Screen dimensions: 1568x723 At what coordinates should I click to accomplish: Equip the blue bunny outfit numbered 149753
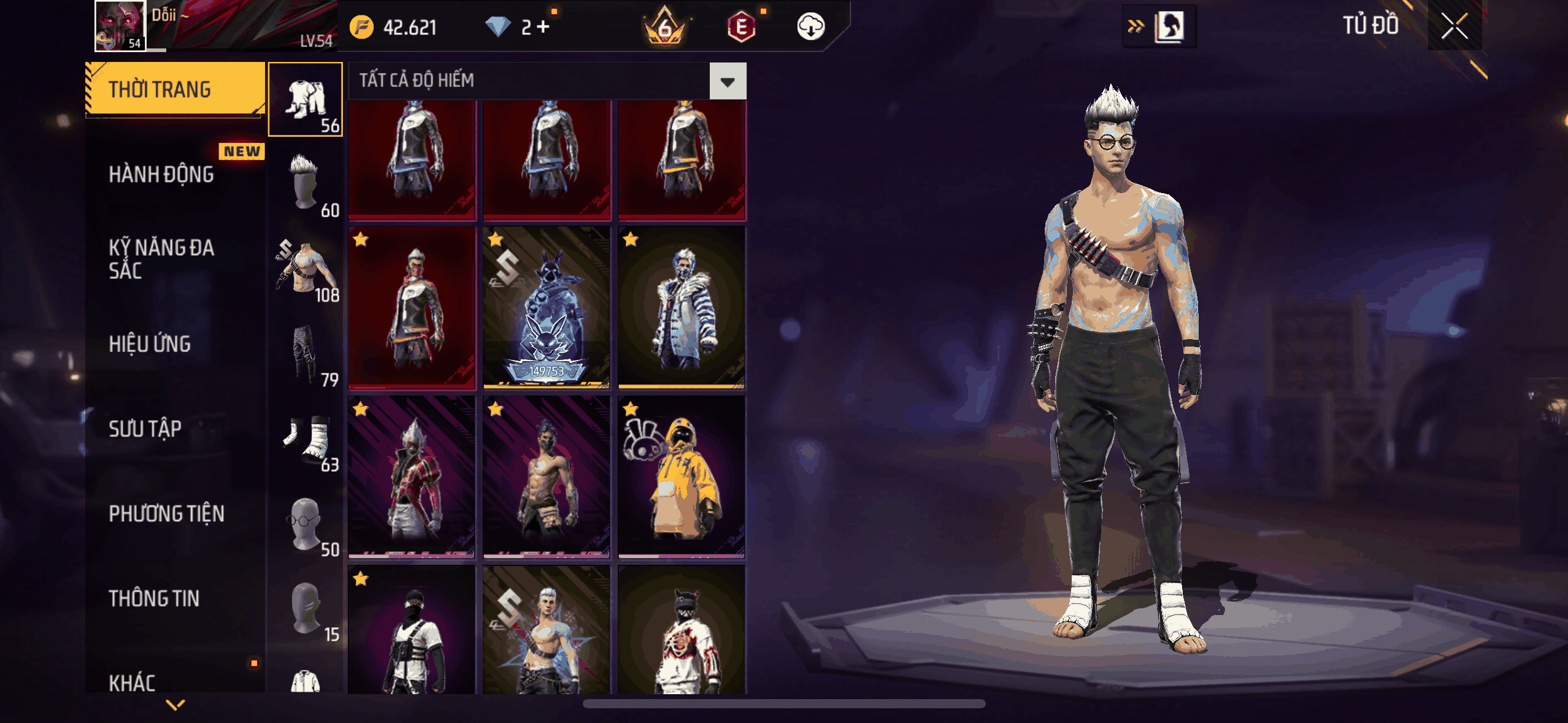point(547,307)
